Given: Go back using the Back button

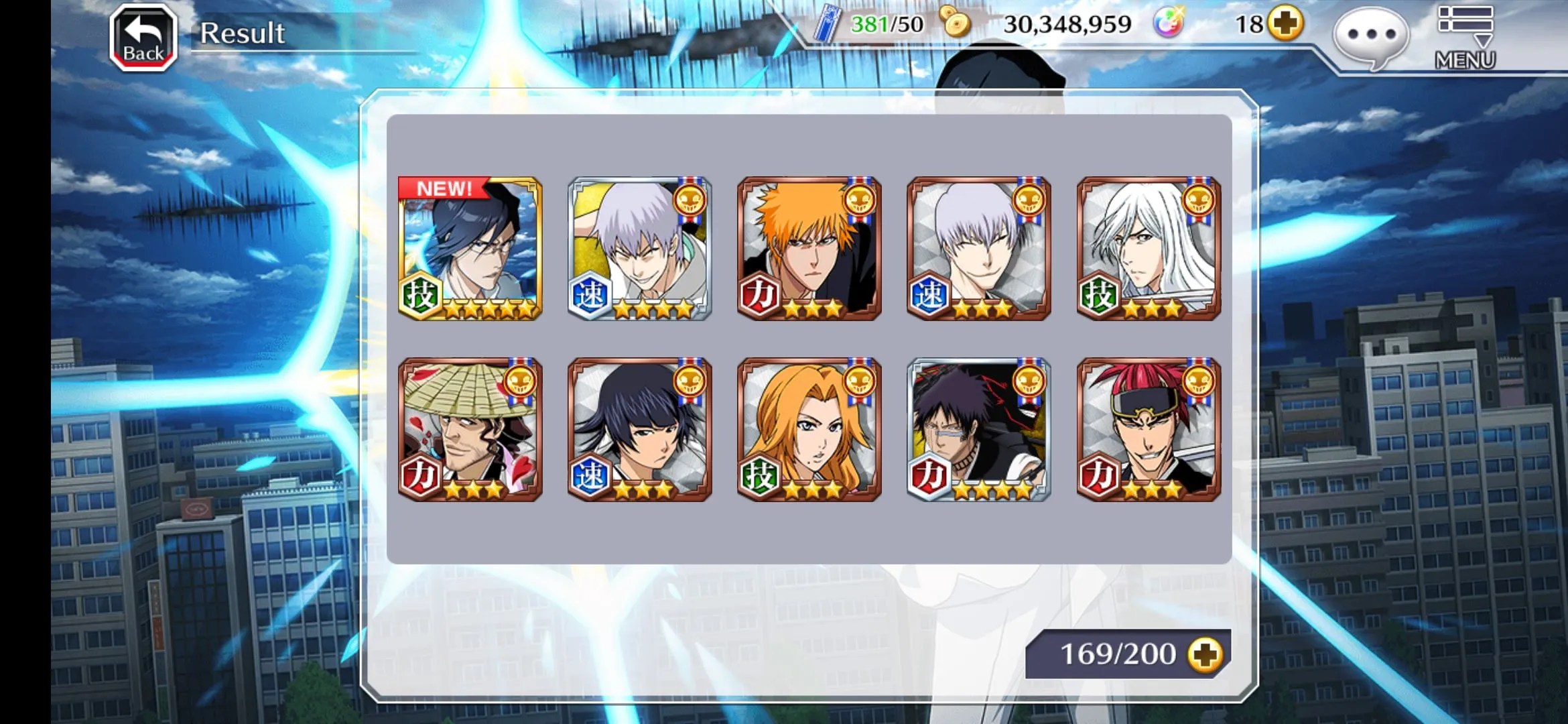Looking at the screenshot, I should [x=143, y=38].
